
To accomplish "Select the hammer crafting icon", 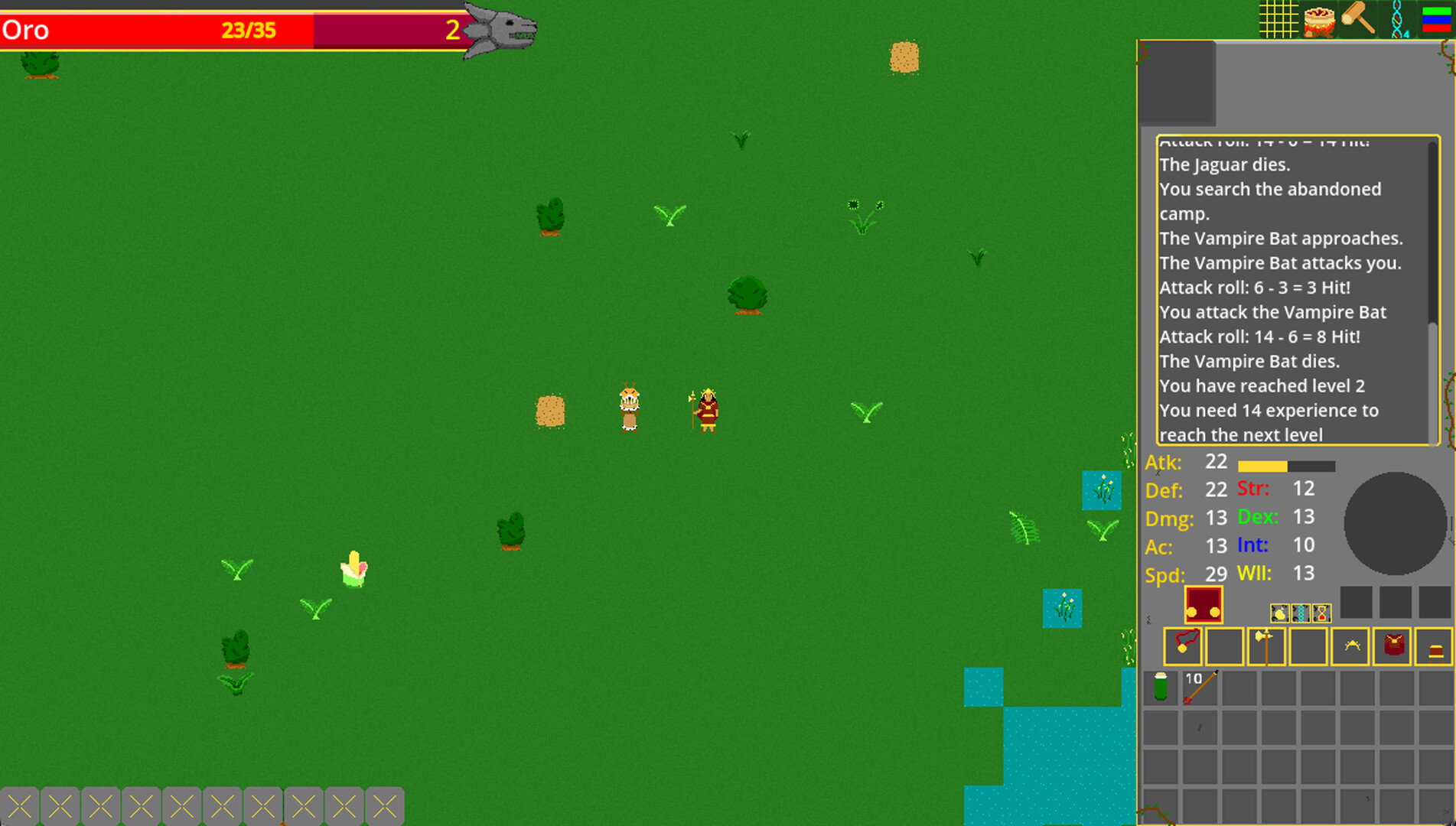I will tap(1357, 19).
